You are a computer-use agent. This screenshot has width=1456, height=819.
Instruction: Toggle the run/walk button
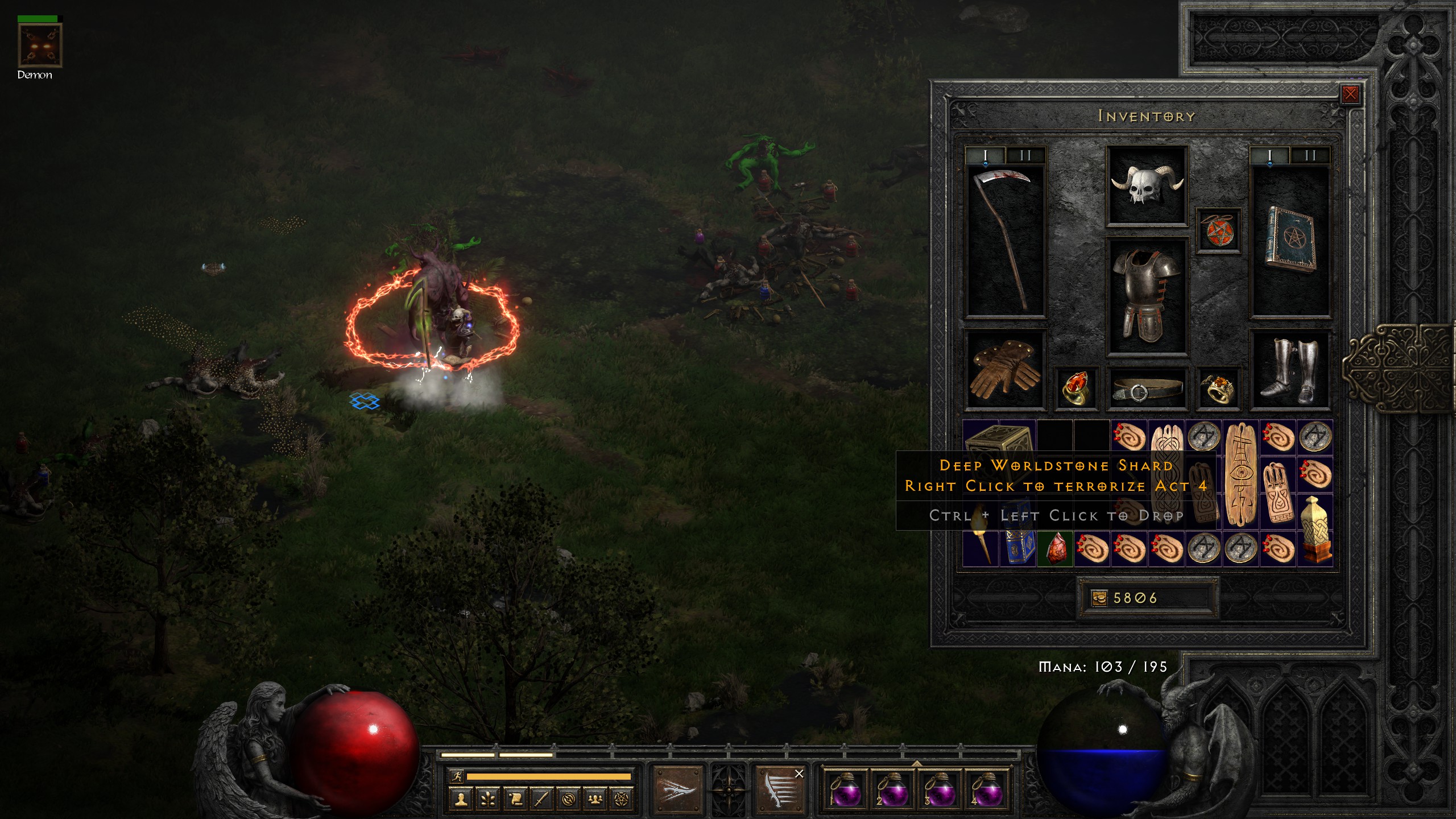456,776
